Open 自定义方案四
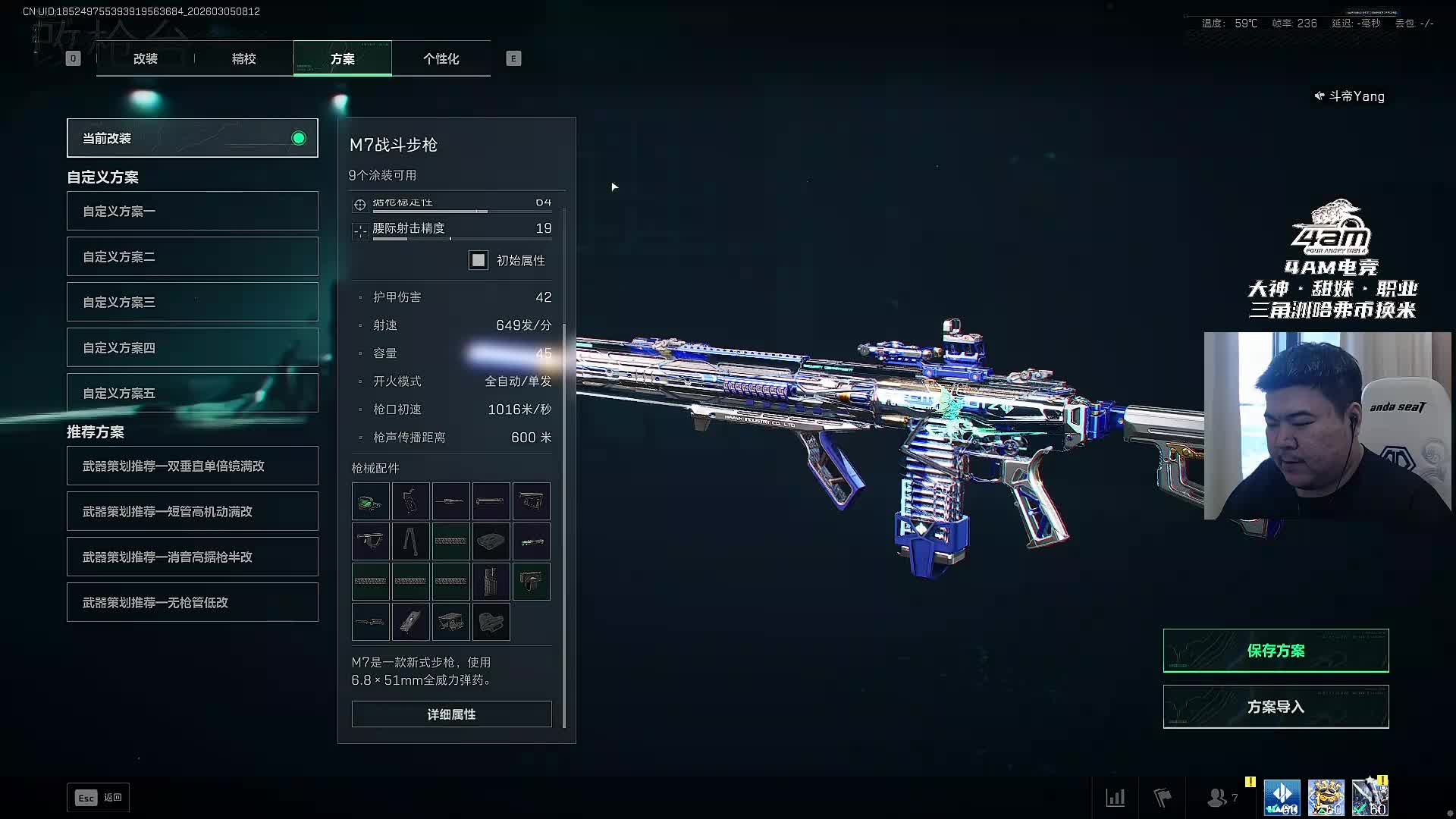Viewport: 1456px width, 819px height. pos(192,347)
